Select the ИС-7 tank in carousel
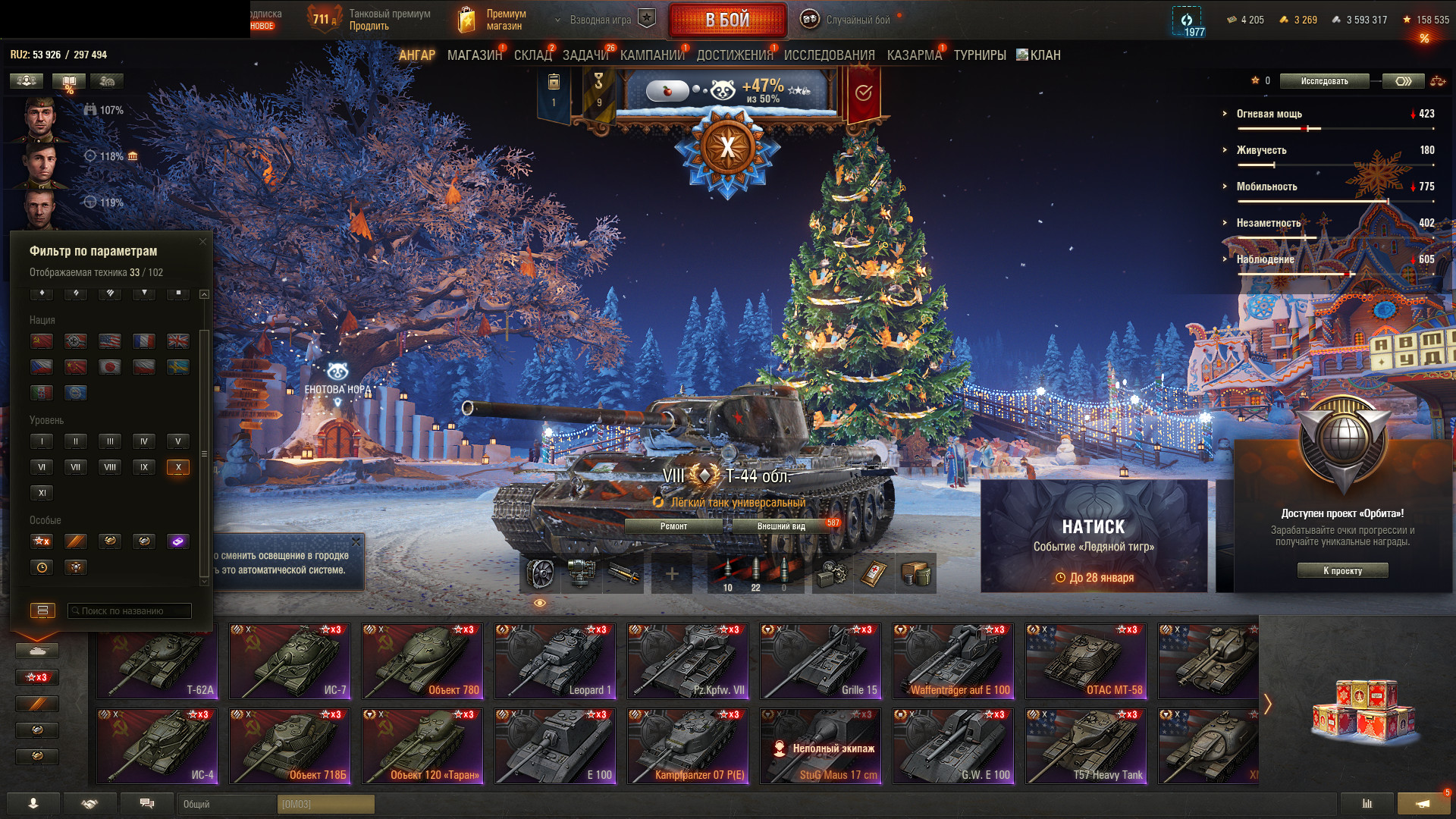 click(290, 661)
